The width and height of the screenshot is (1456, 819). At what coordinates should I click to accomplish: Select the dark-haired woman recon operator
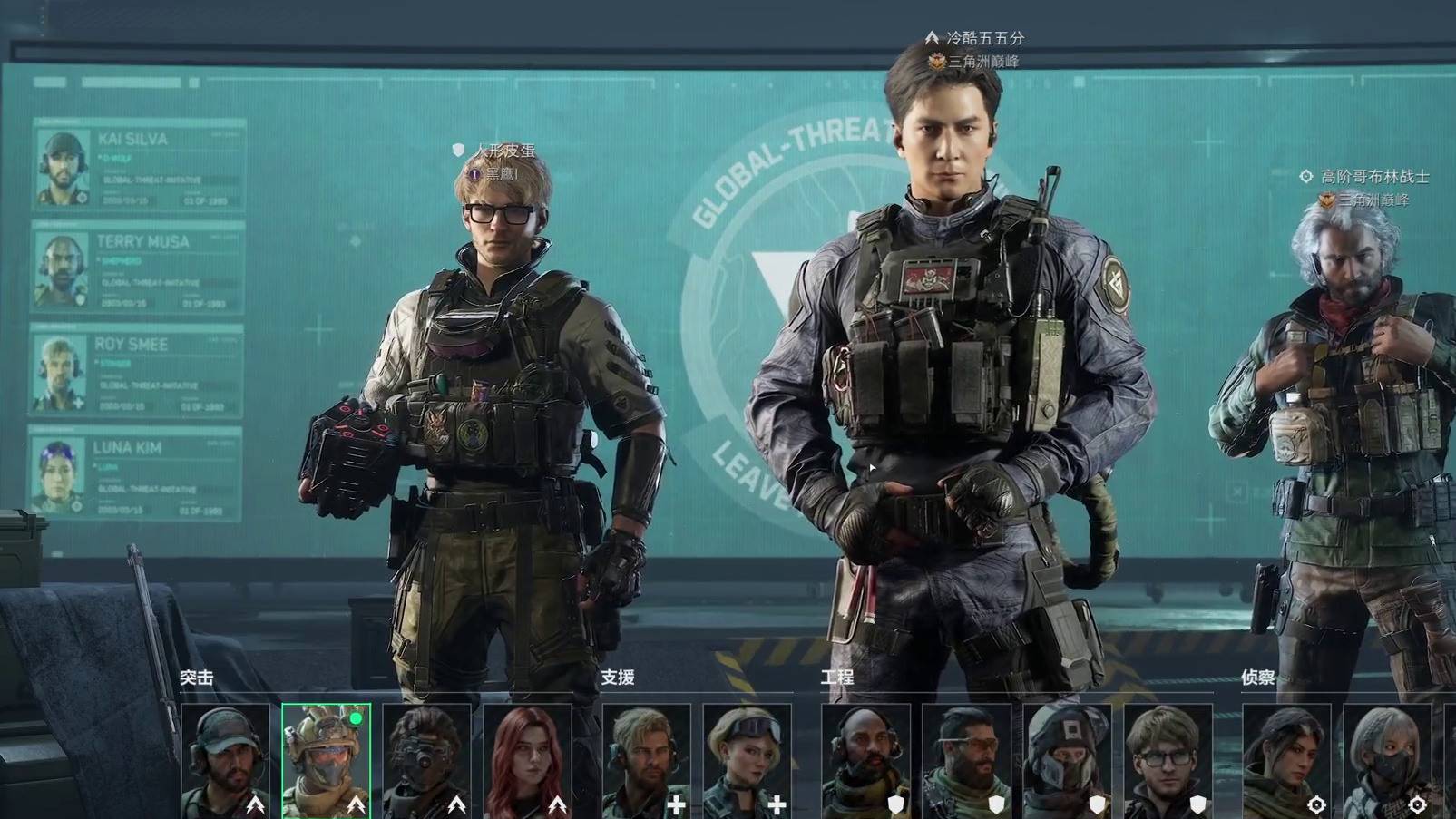tap(1287, 760)
